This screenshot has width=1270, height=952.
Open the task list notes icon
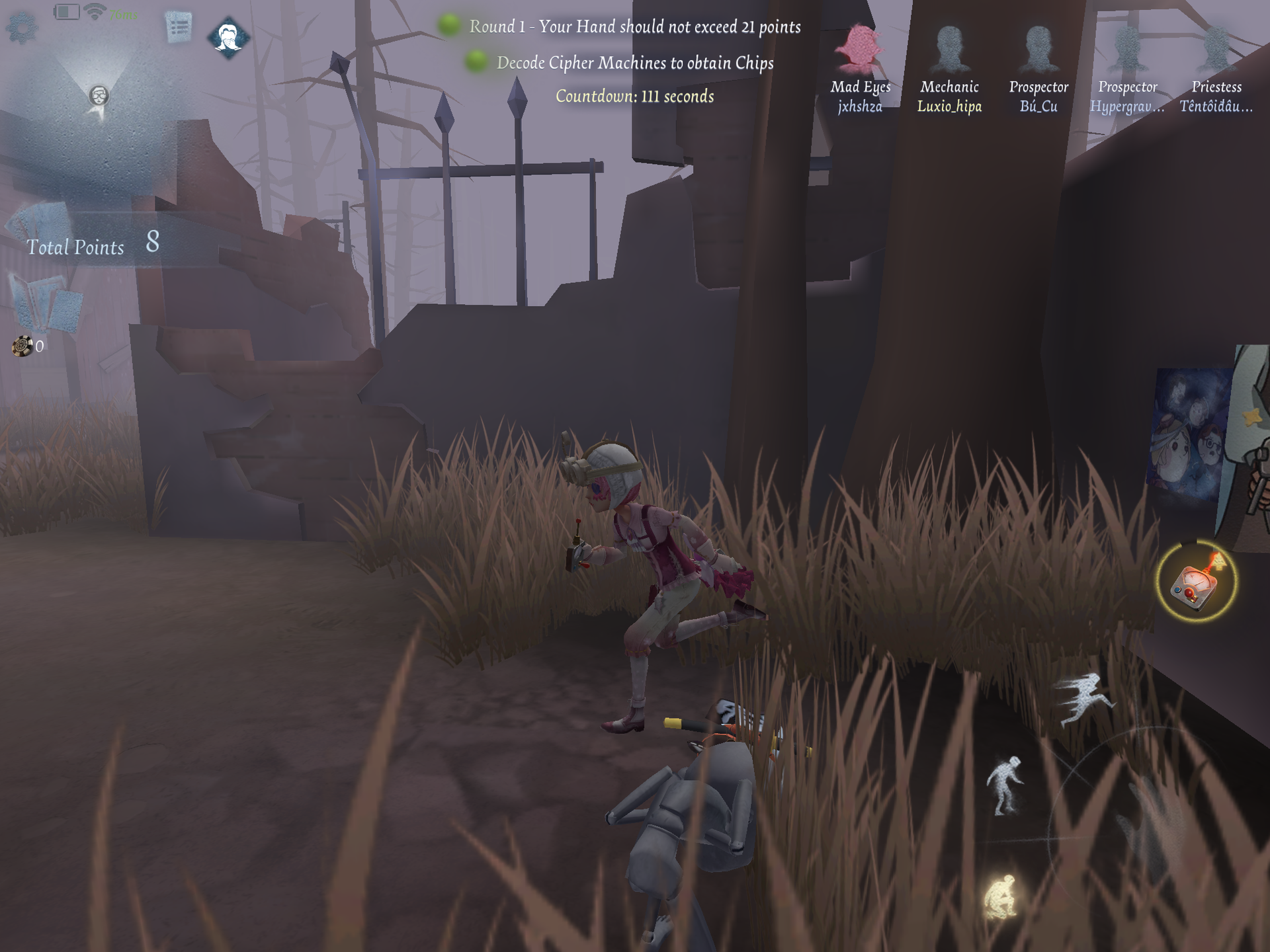coord(178,28)
